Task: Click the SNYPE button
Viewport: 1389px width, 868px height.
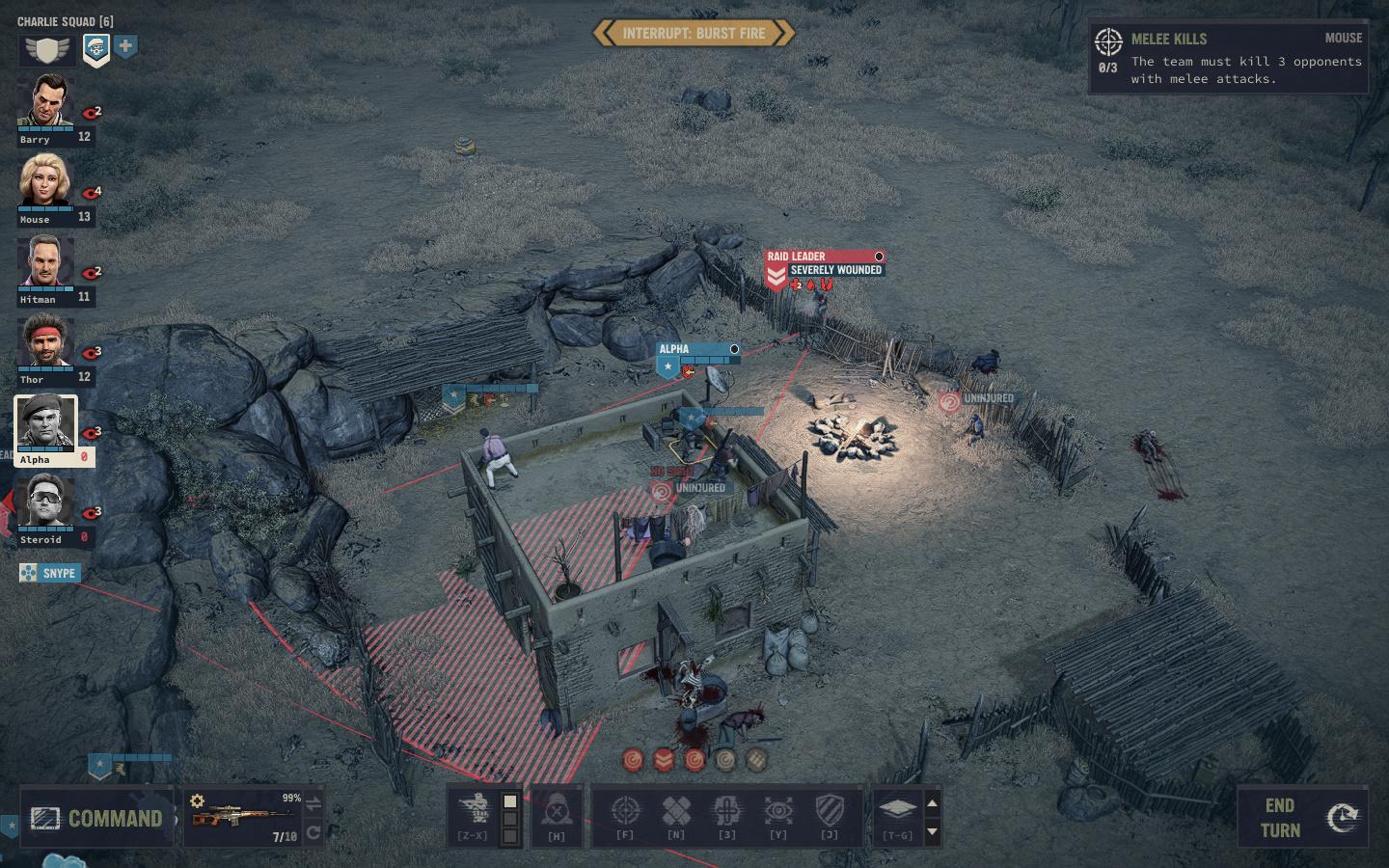Action: (50, 573)
